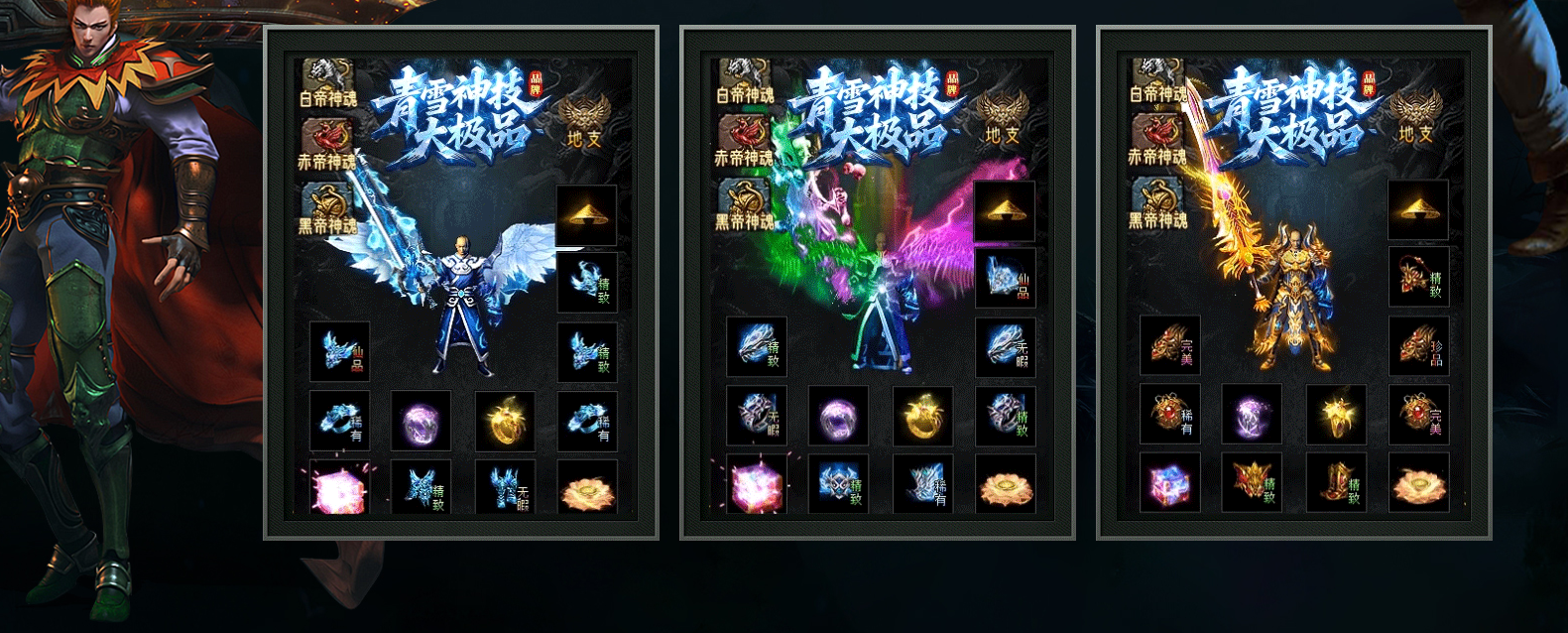1568x633 pixels.
Task: Select the pink glowing cube in the blue-winged warrior panel
Action: [338, 487]
